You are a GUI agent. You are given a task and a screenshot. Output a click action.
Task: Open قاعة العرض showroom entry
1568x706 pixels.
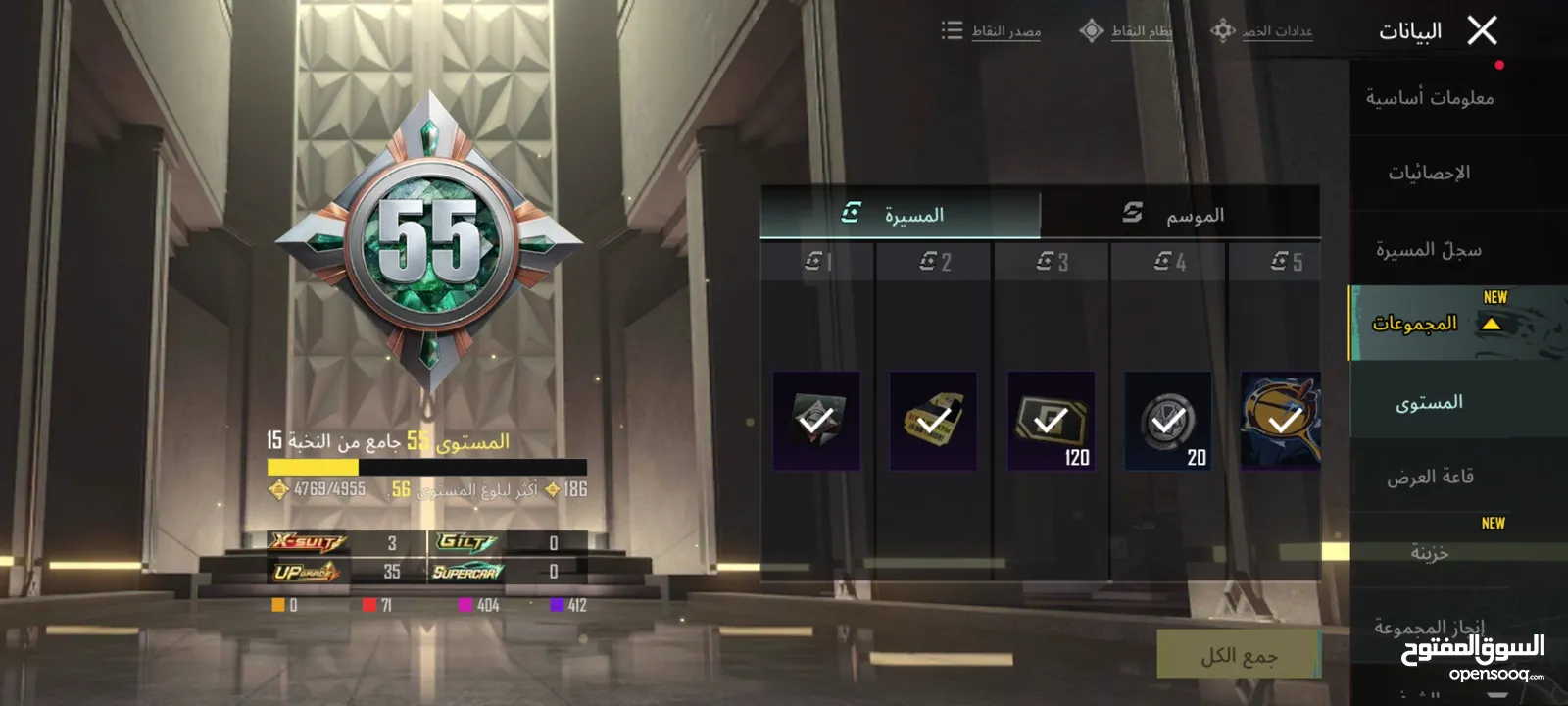click(1430, 478)
